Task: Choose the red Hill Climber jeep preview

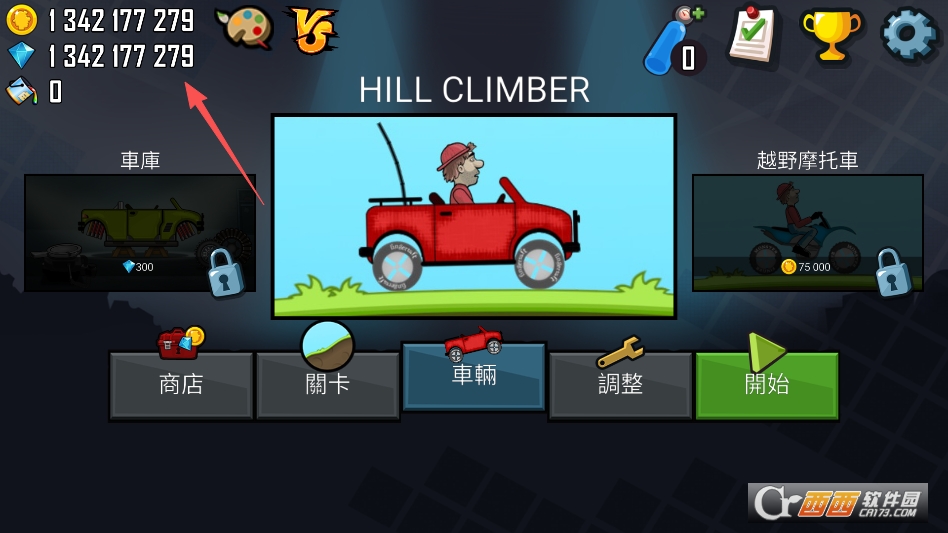Action: pyautogui.click(x=474, y=216)
